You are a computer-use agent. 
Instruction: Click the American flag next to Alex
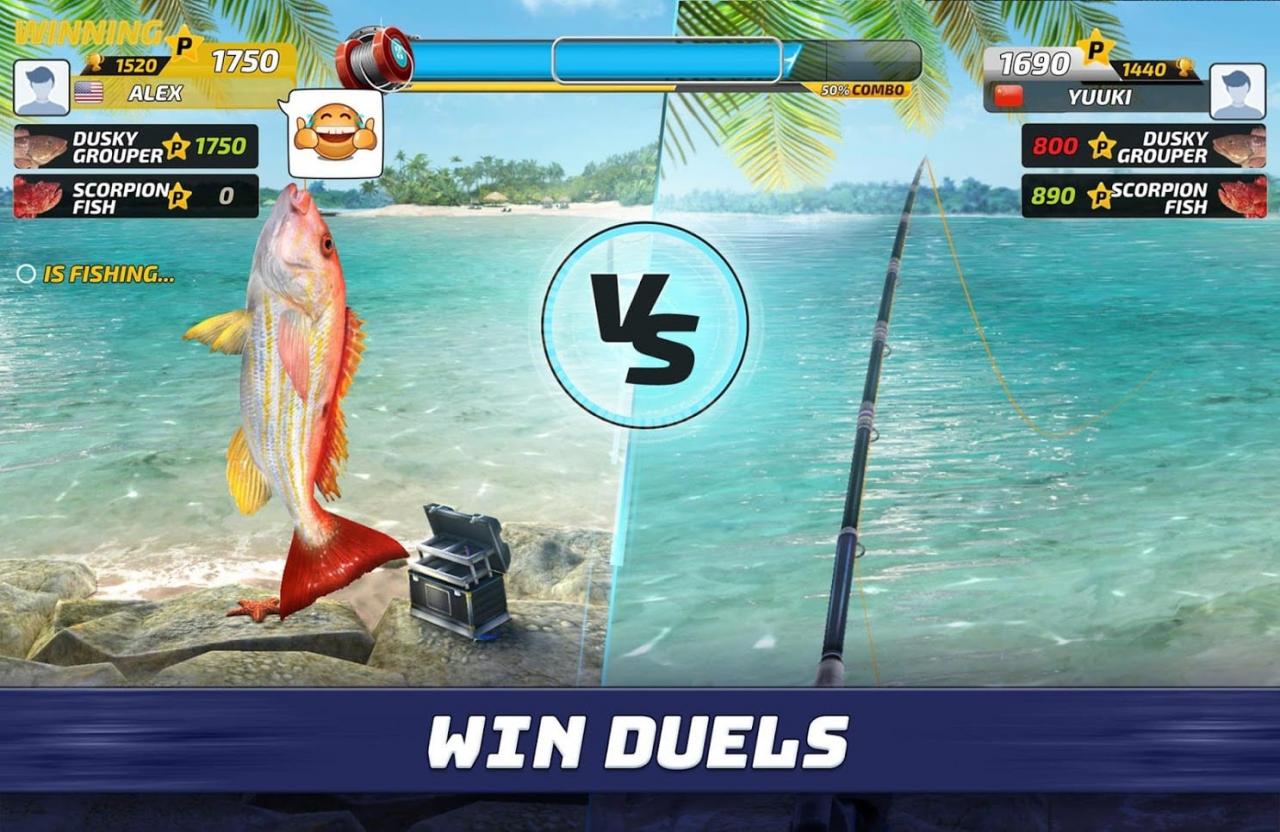87,90
